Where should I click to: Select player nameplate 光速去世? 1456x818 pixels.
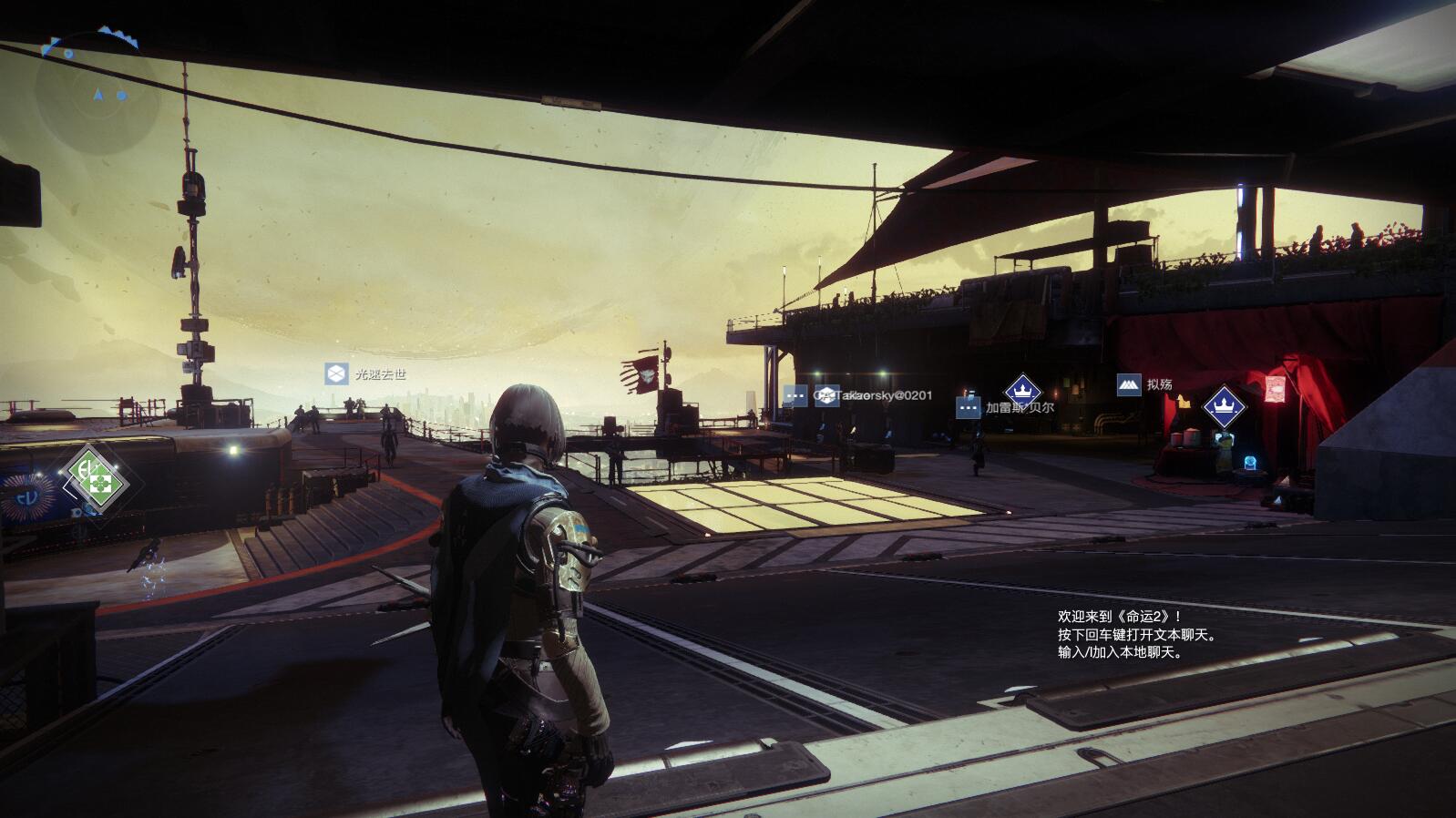click(x=366, y=373)
